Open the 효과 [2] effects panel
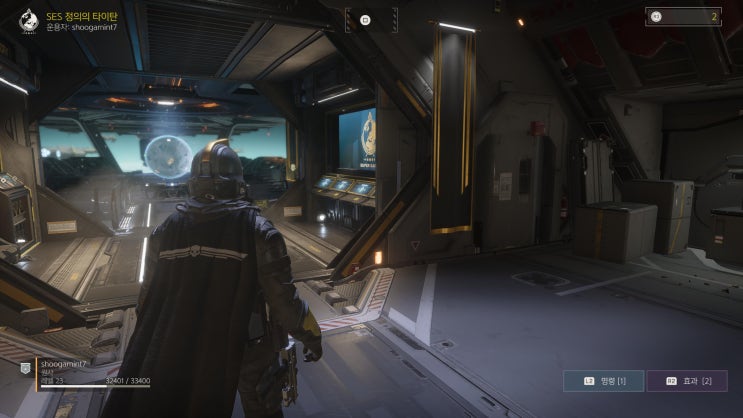743x418 pixels. [688, 381]
